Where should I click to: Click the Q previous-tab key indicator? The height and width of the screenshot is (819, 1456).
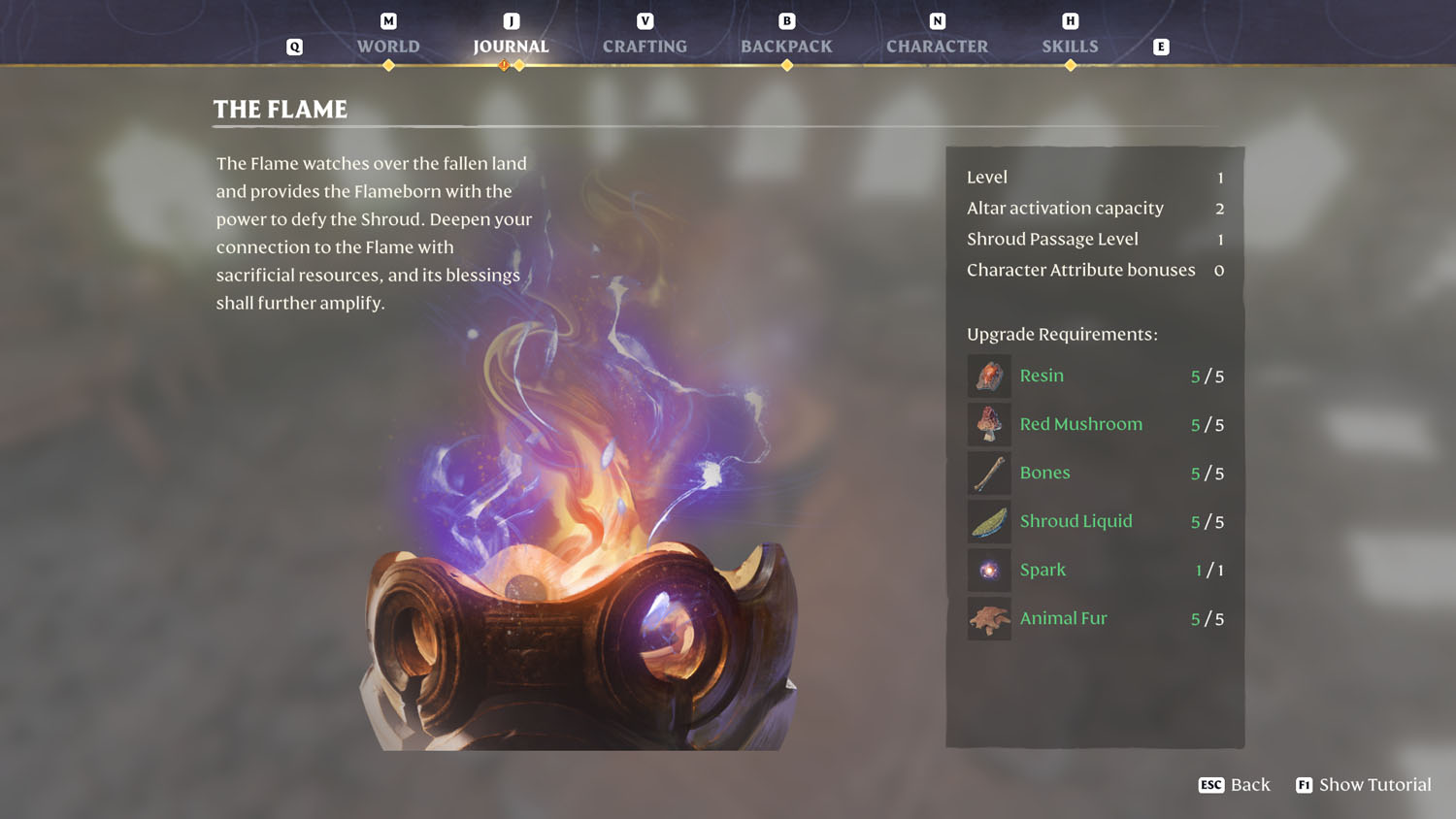pyautogui.click(x=294, y=46)
